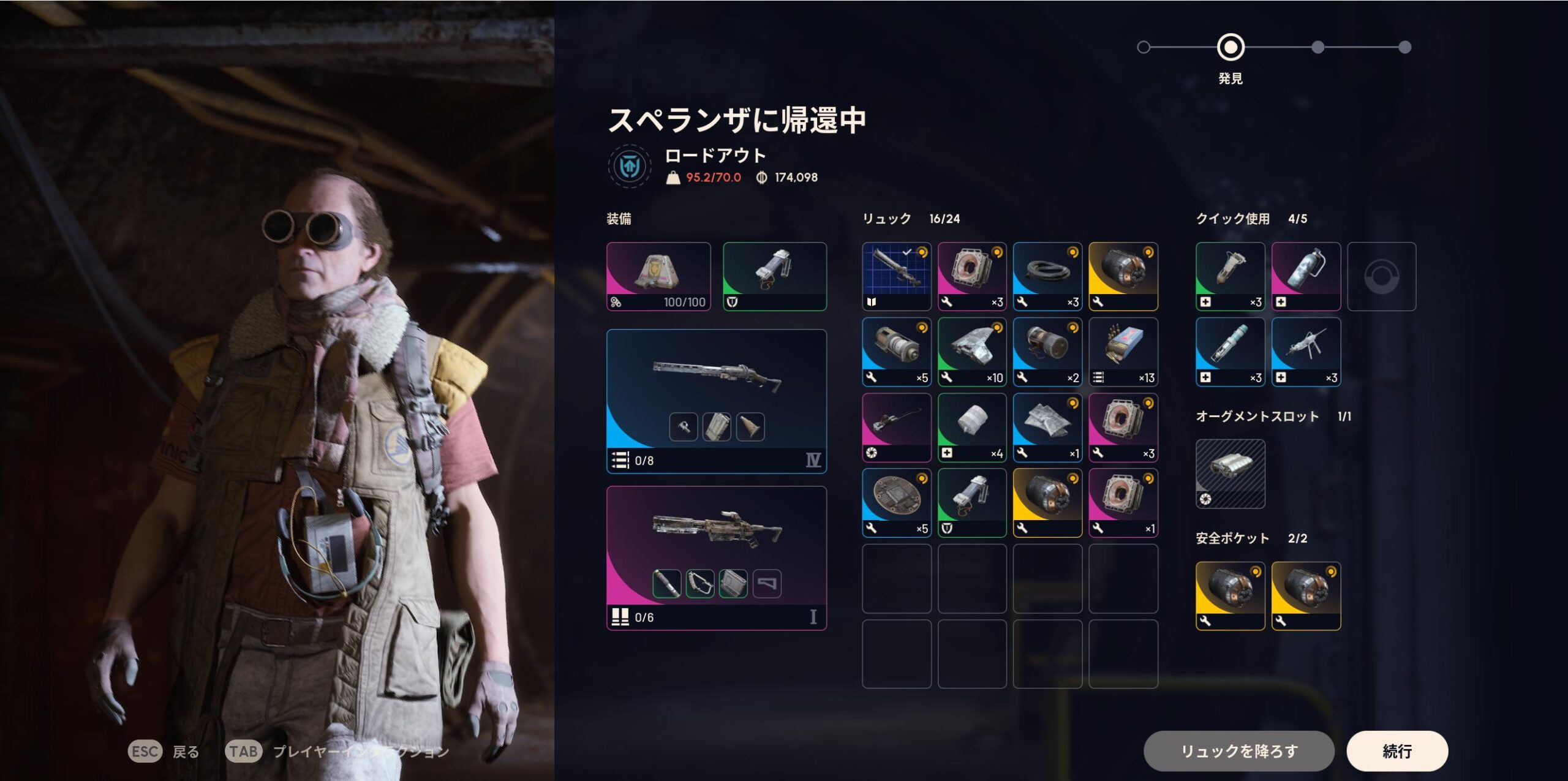Select the empty quick-use slot

[x=1381, y=276]
